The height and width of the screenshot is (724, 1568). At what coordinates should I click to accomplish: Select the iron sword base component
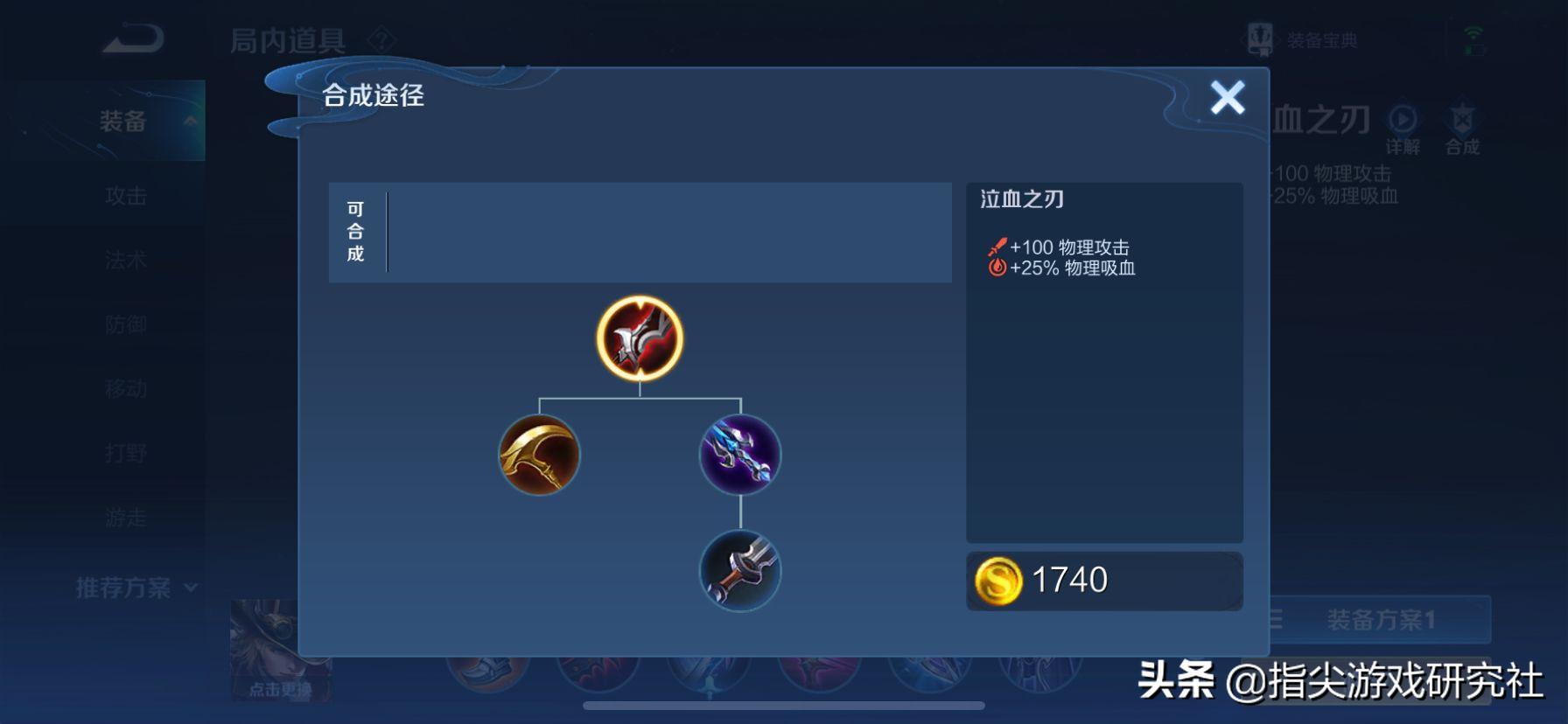point(740,571)
